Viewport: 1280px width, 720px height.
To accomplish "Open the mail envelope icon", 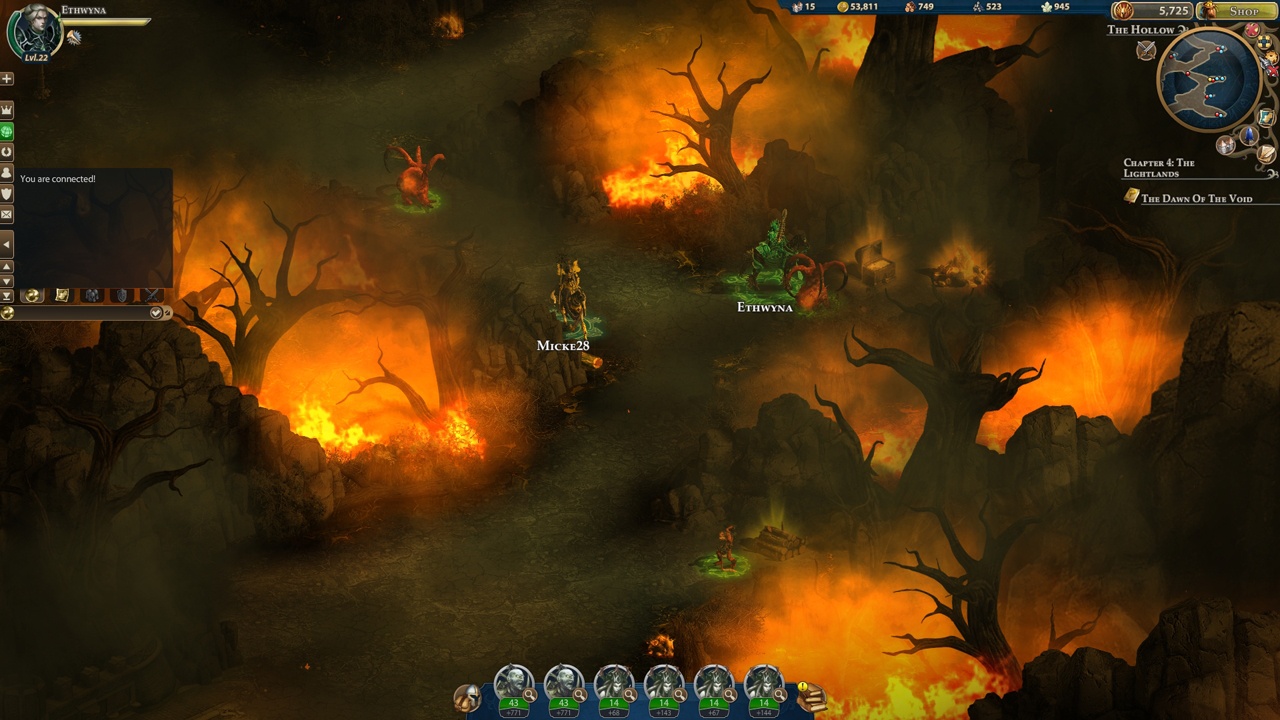I will click(7, 214).
